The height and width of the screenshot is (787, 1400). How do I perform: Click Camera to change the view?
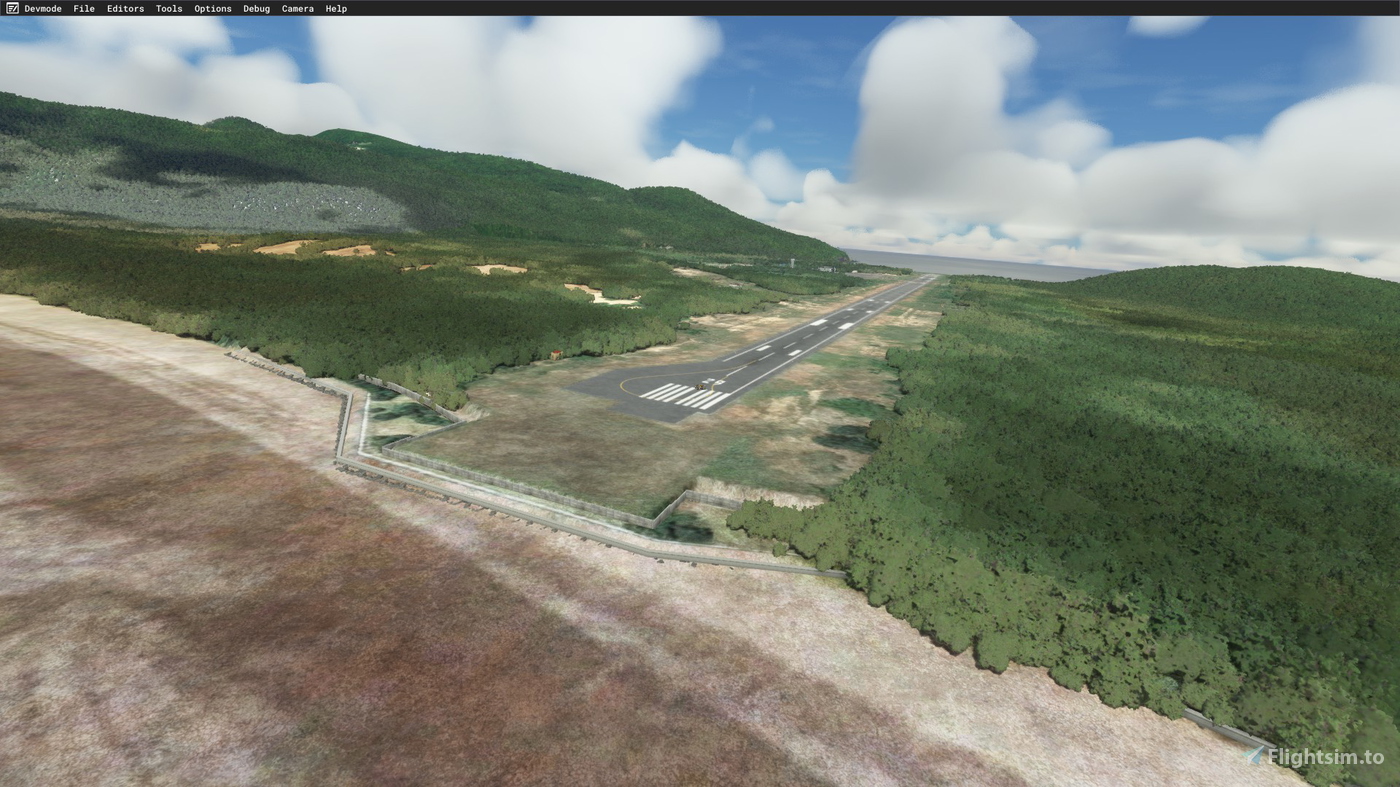[297, 8]
